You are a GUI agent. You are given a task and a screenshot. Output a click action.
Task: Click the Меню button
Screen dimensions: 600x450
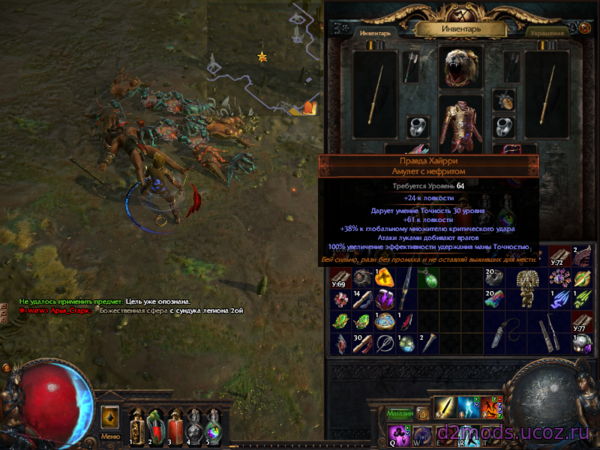point(109,436)
